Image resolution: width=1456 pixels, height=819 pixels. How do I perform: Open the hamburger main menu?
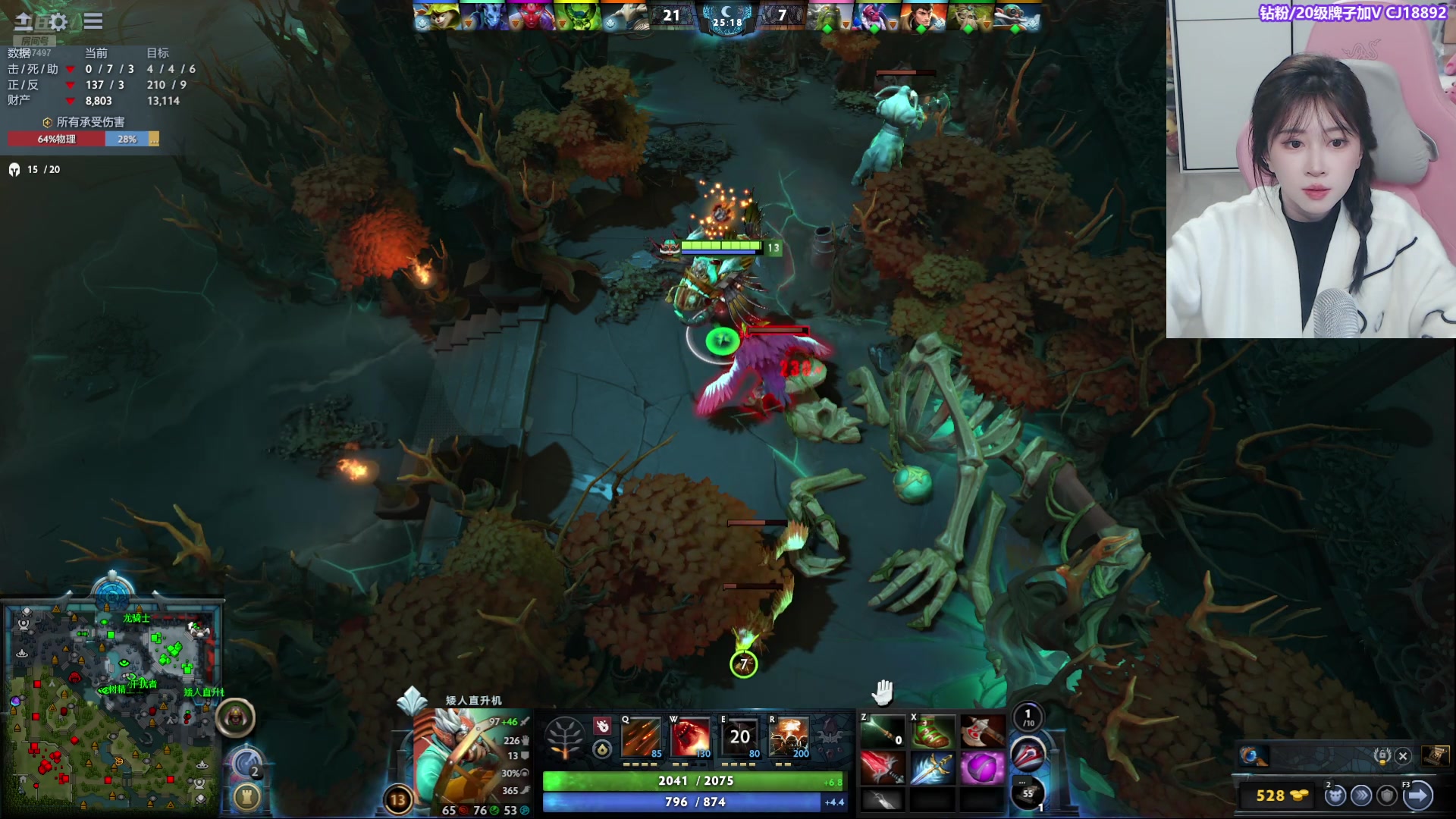(x=93, y=21)
